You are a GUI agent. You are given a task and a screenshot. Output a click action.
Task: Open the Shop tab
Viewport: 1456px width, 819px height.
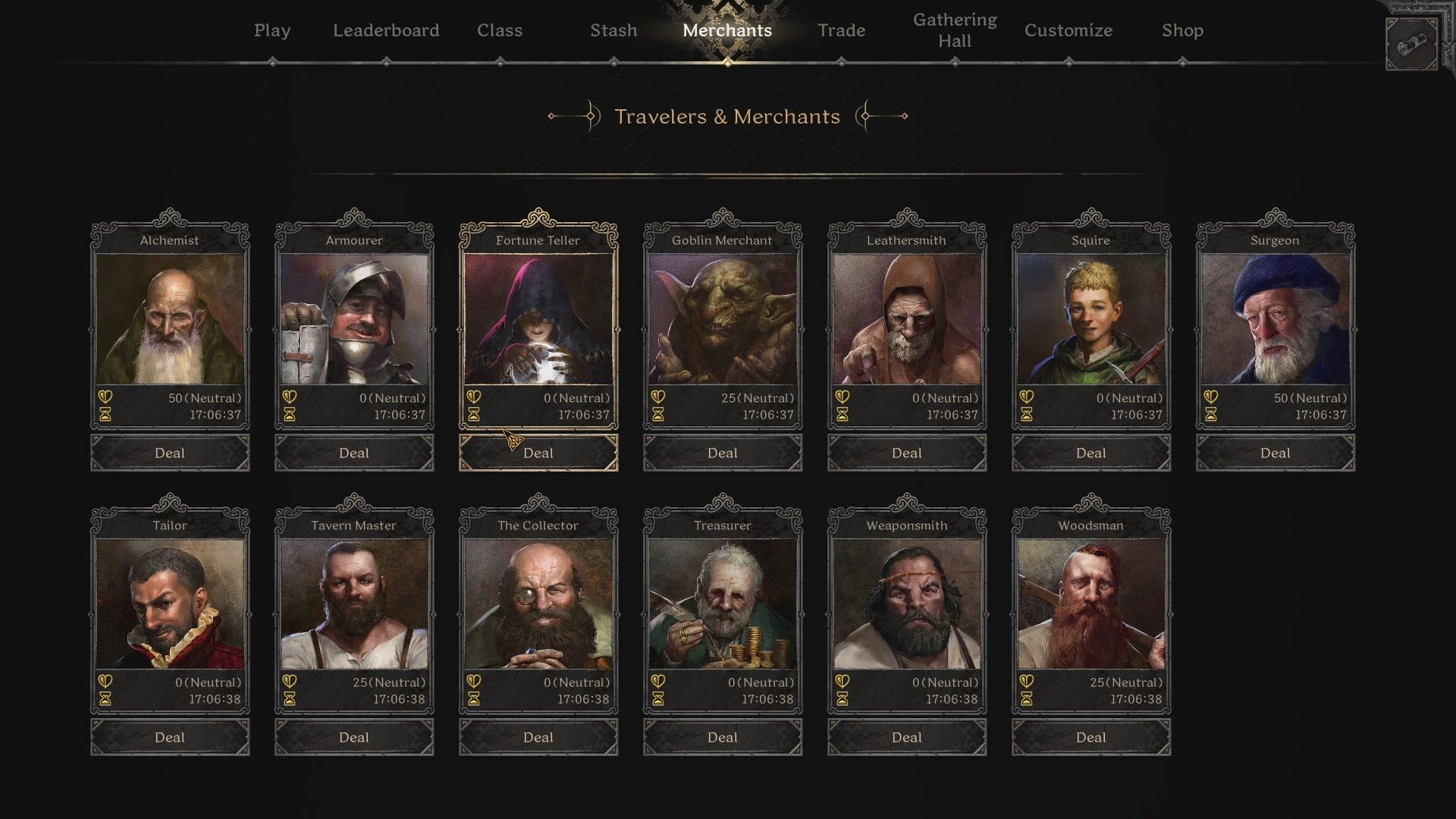1182,30
